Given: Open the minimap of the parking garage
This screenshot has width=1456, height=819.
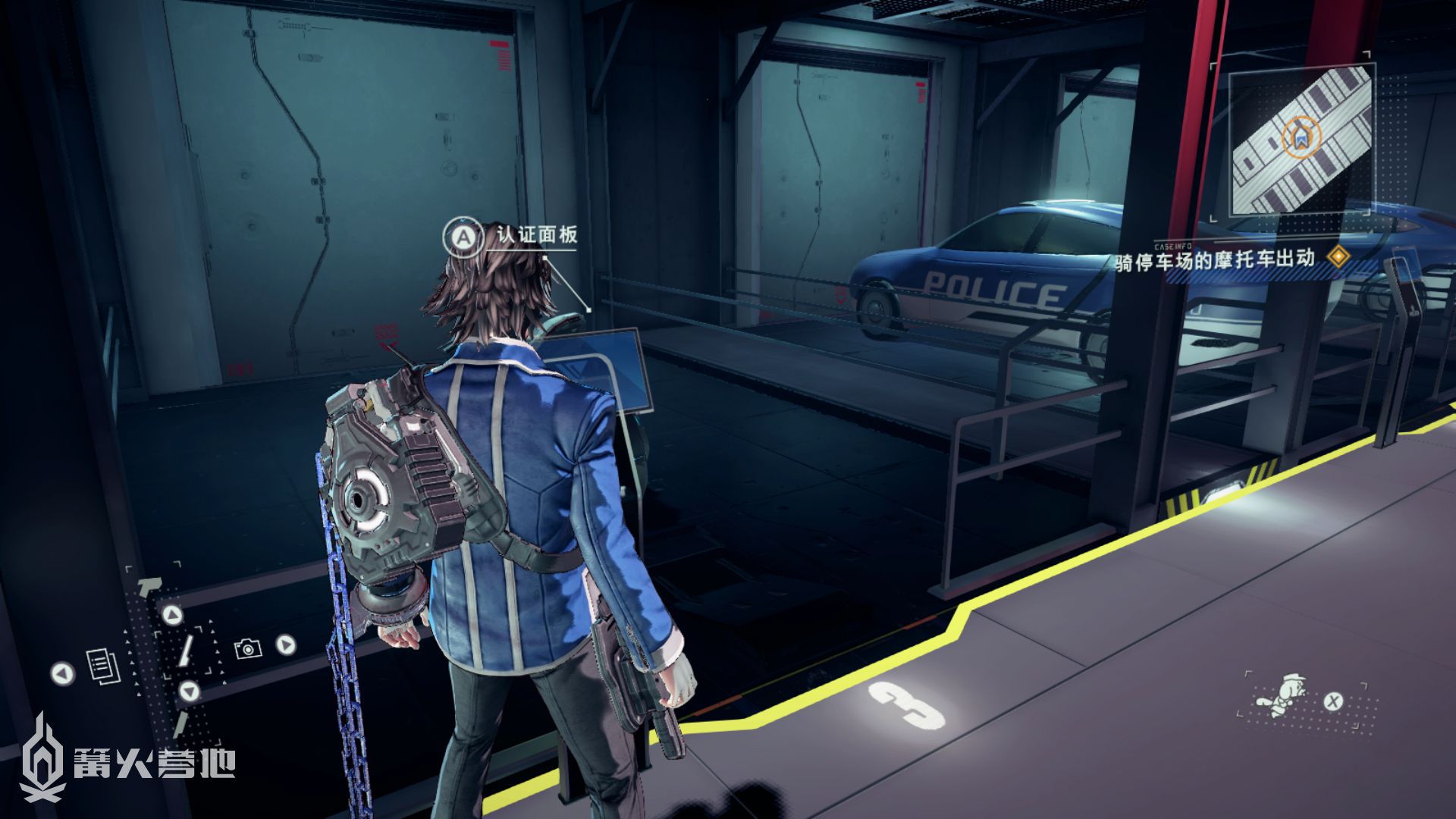Looking at the screenshot, I should click(x=1301, y=140).
